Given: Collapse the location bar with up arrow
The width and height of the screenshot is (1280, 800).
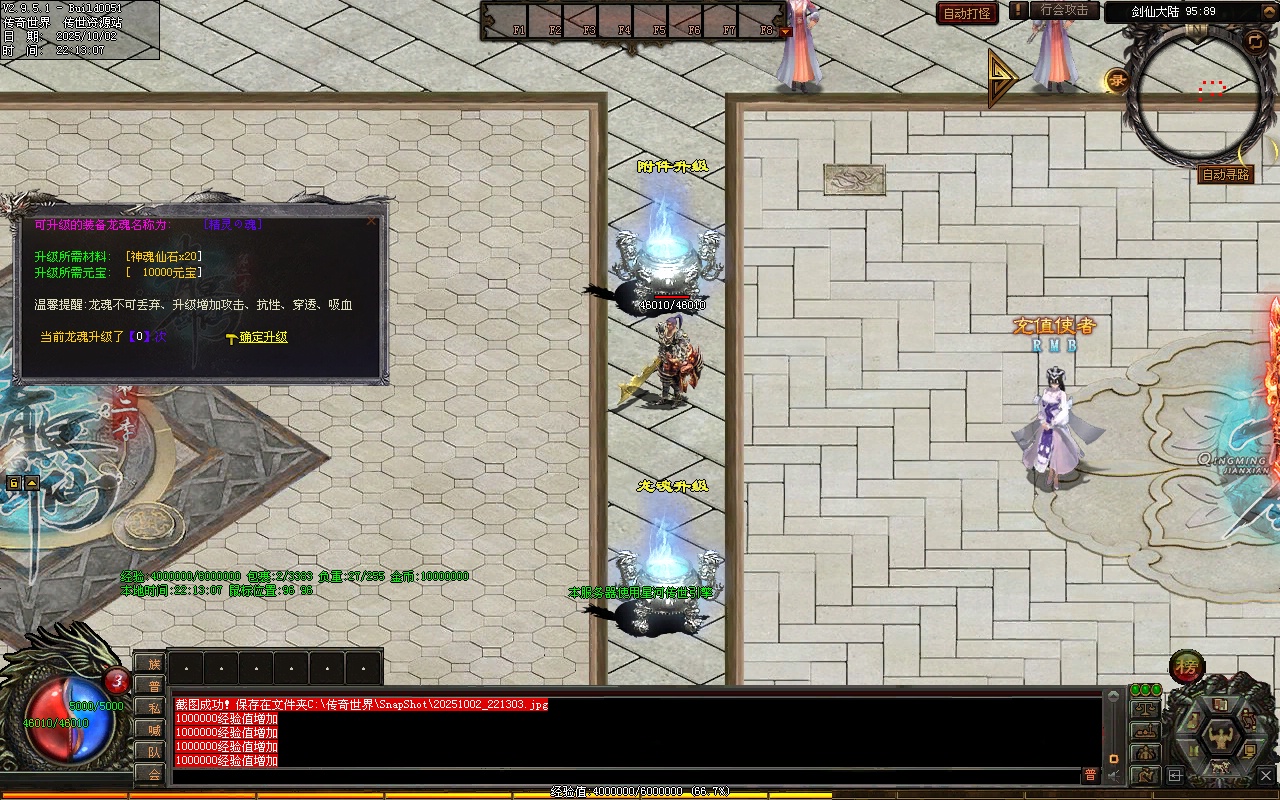Looking at the screenshot, I should [32, 483].
